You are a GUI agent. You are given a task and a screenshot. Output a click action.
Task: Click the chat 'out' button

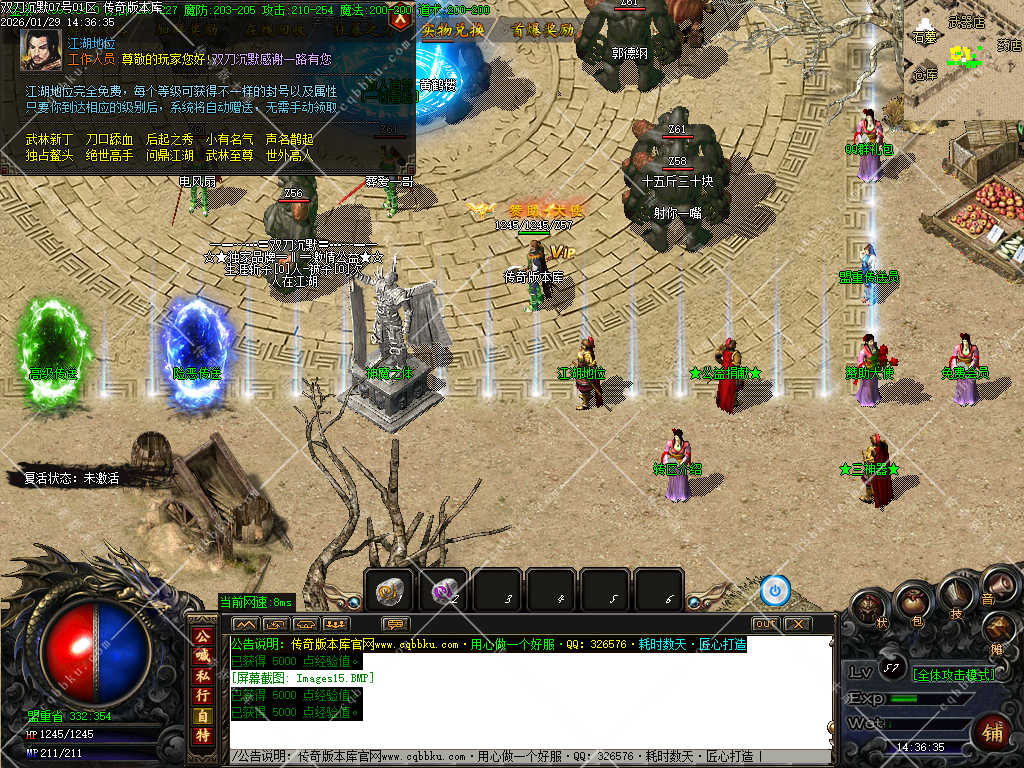coord(765,624)
